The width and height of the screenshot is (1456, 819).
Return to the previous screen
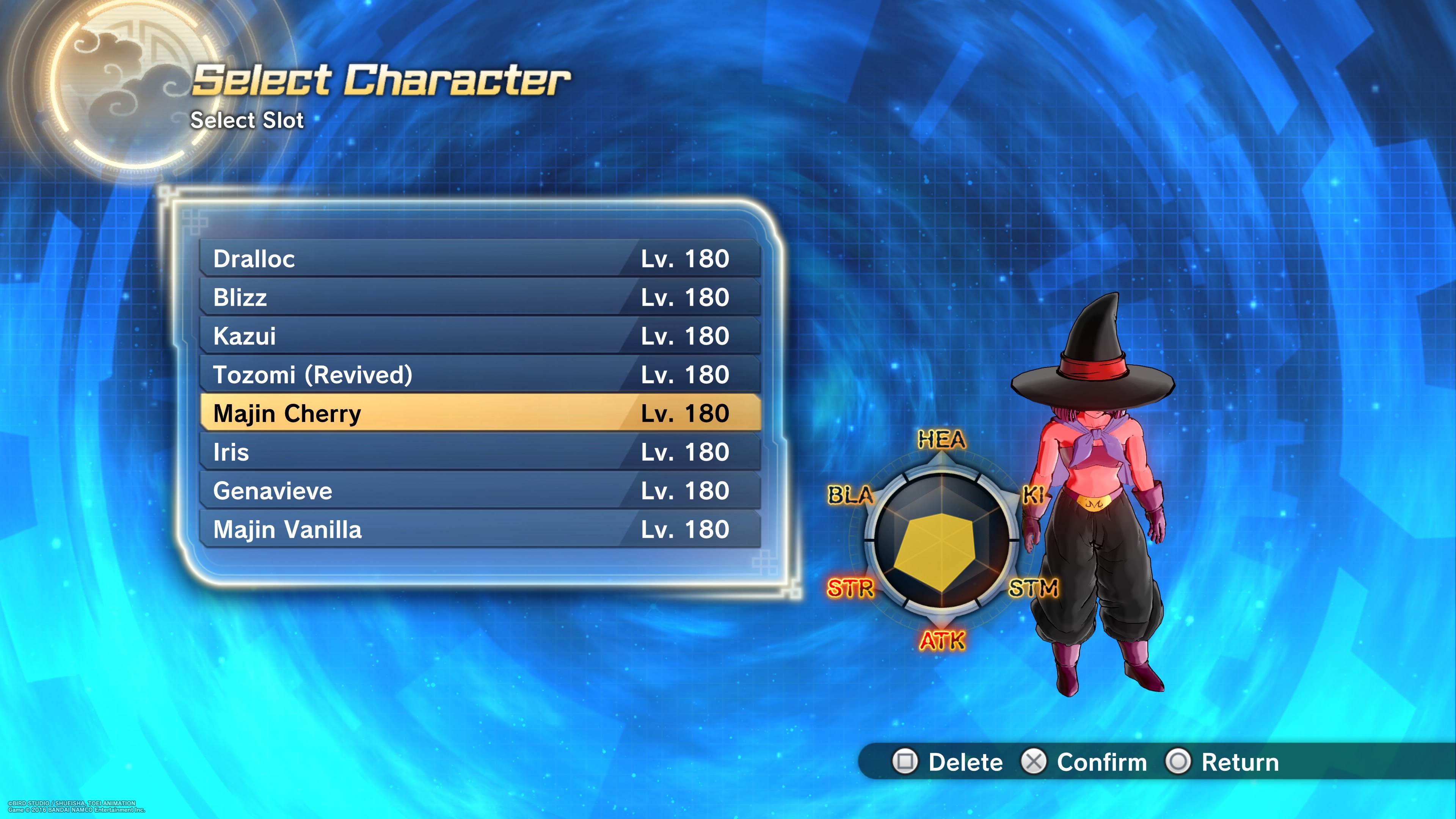coord(1222,762)
